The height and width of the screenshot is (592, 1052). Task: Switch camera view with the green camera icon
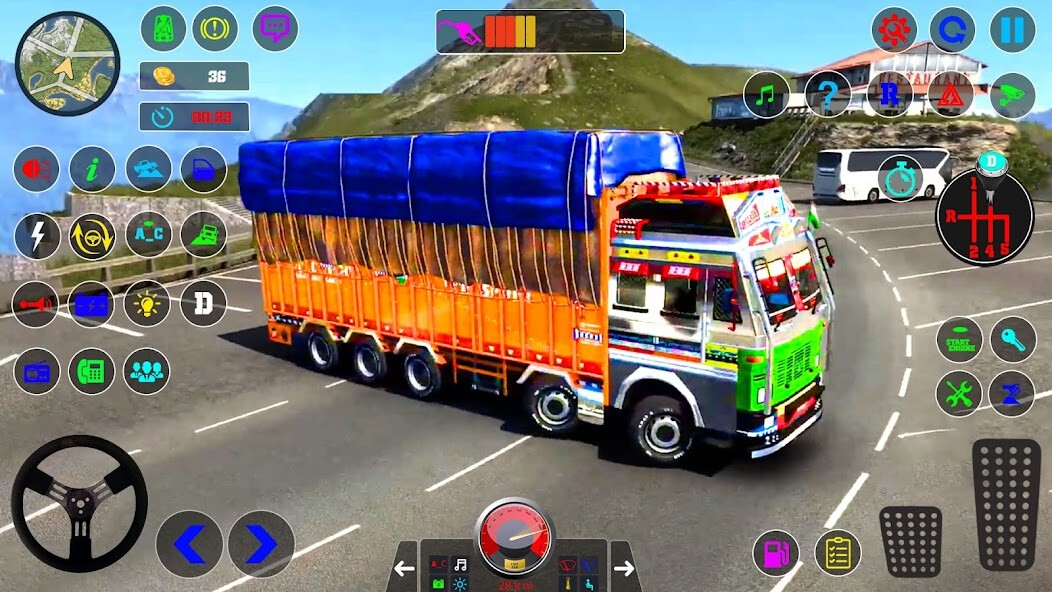coord(1012,95)
